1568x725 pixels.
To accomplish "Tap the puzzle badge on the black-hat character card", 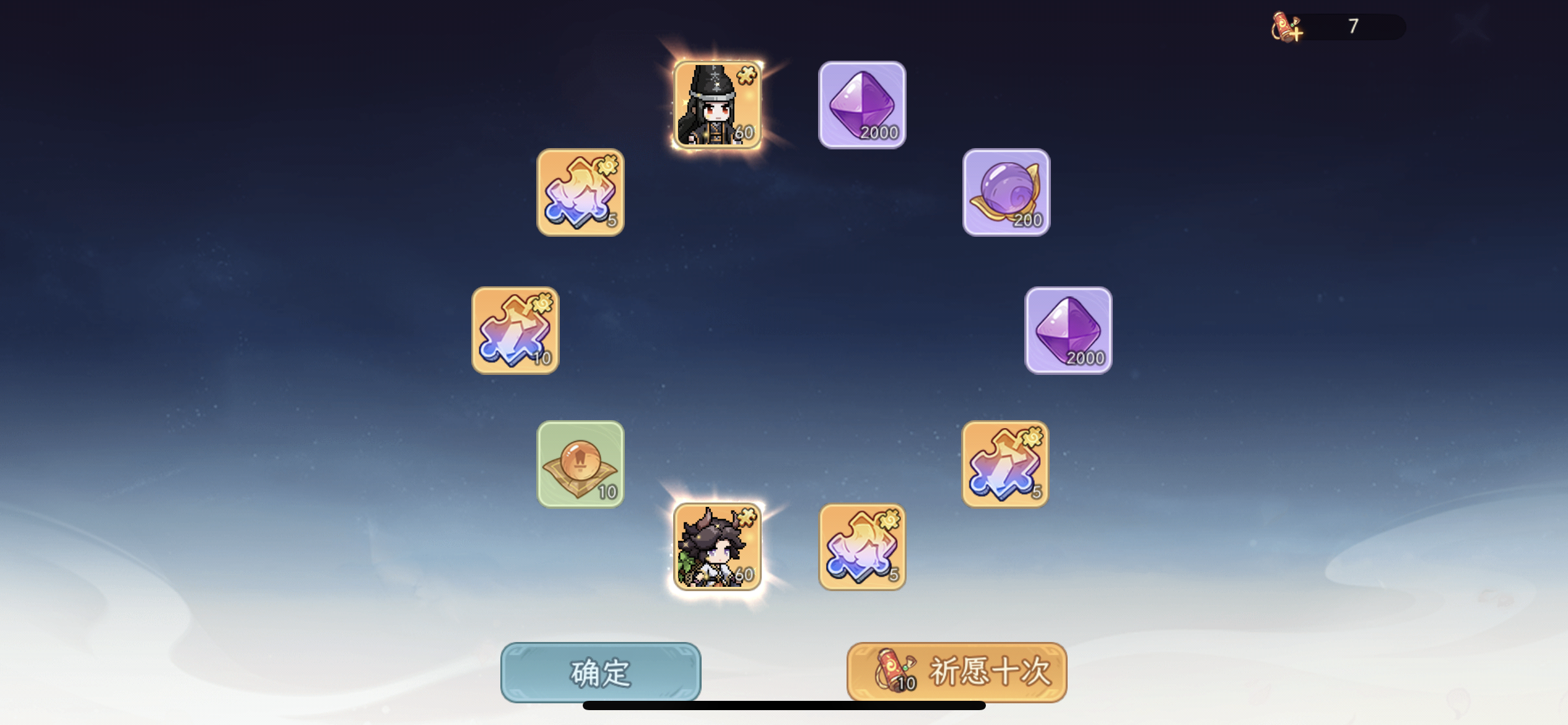I will [x=748, y=74].
